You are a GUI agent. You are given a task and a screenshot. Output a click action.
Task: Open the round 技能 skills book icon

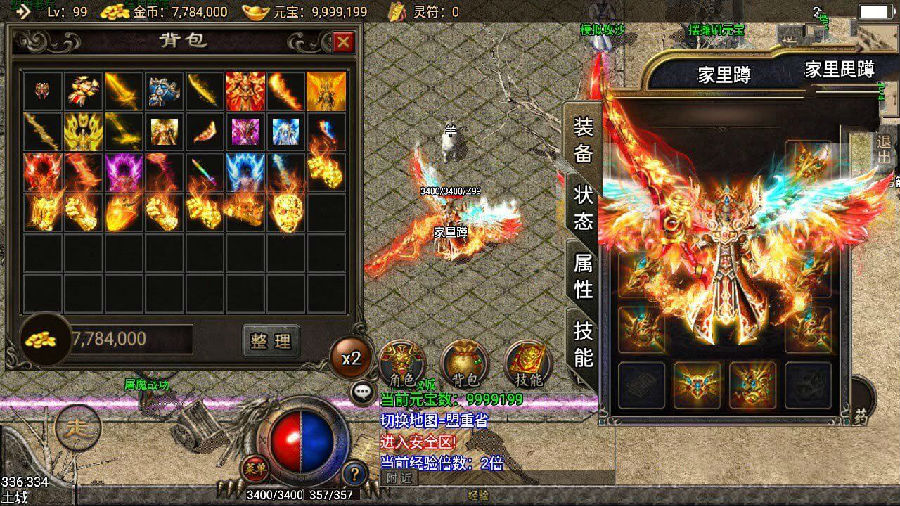(x=527, y=361)
